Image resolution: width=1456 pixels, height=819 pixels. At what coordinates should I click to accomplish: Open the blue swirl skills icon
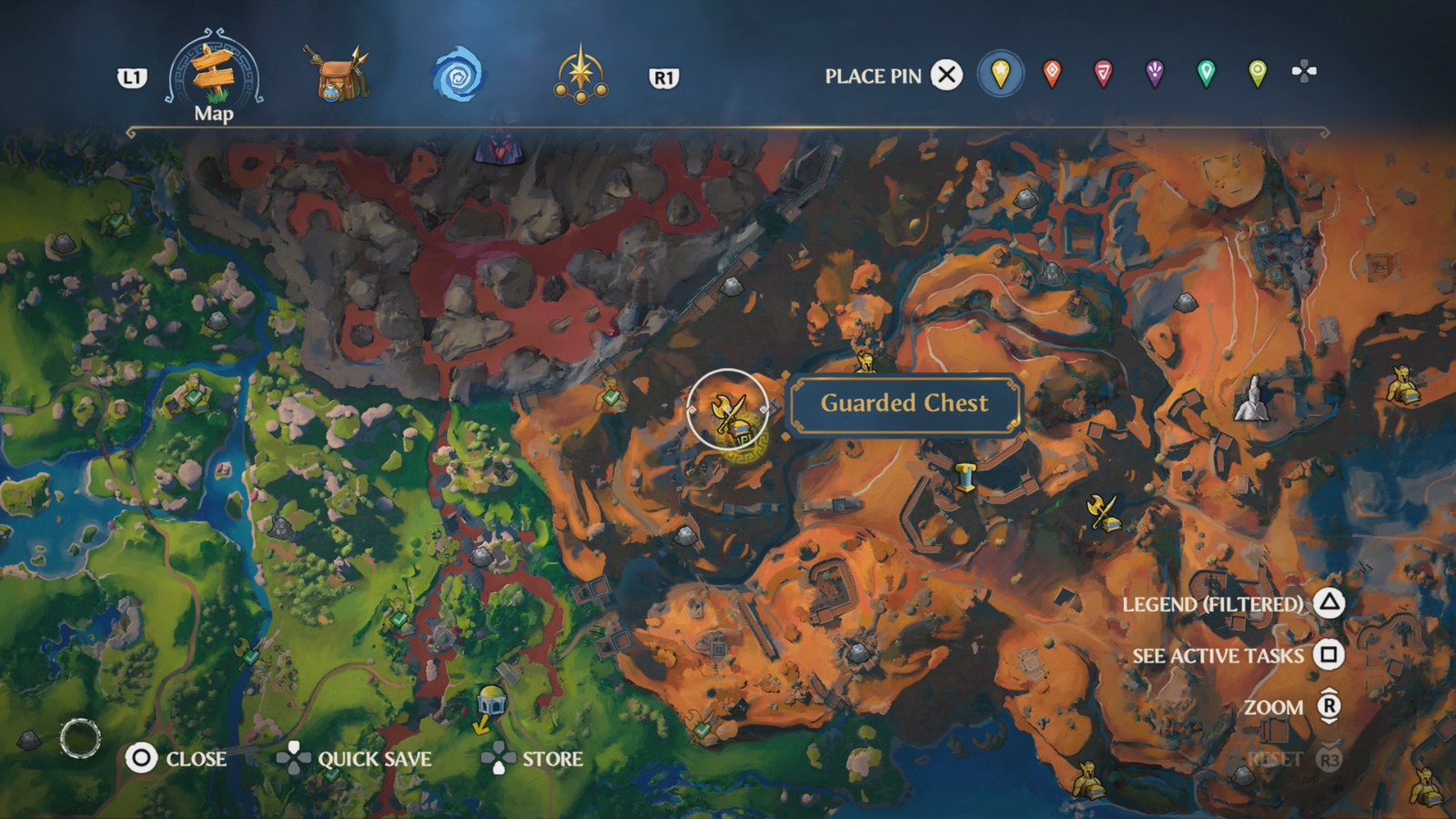tap(457, 76)
